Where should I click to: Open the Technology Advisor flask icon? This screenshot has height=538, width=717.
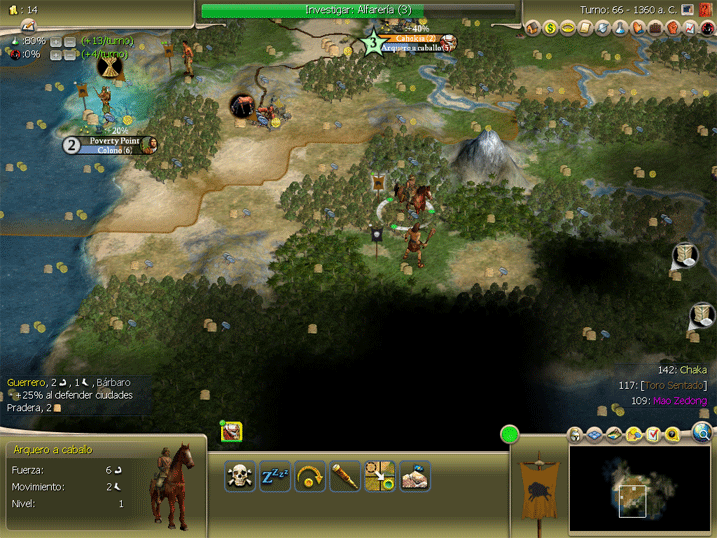point(620,28)
